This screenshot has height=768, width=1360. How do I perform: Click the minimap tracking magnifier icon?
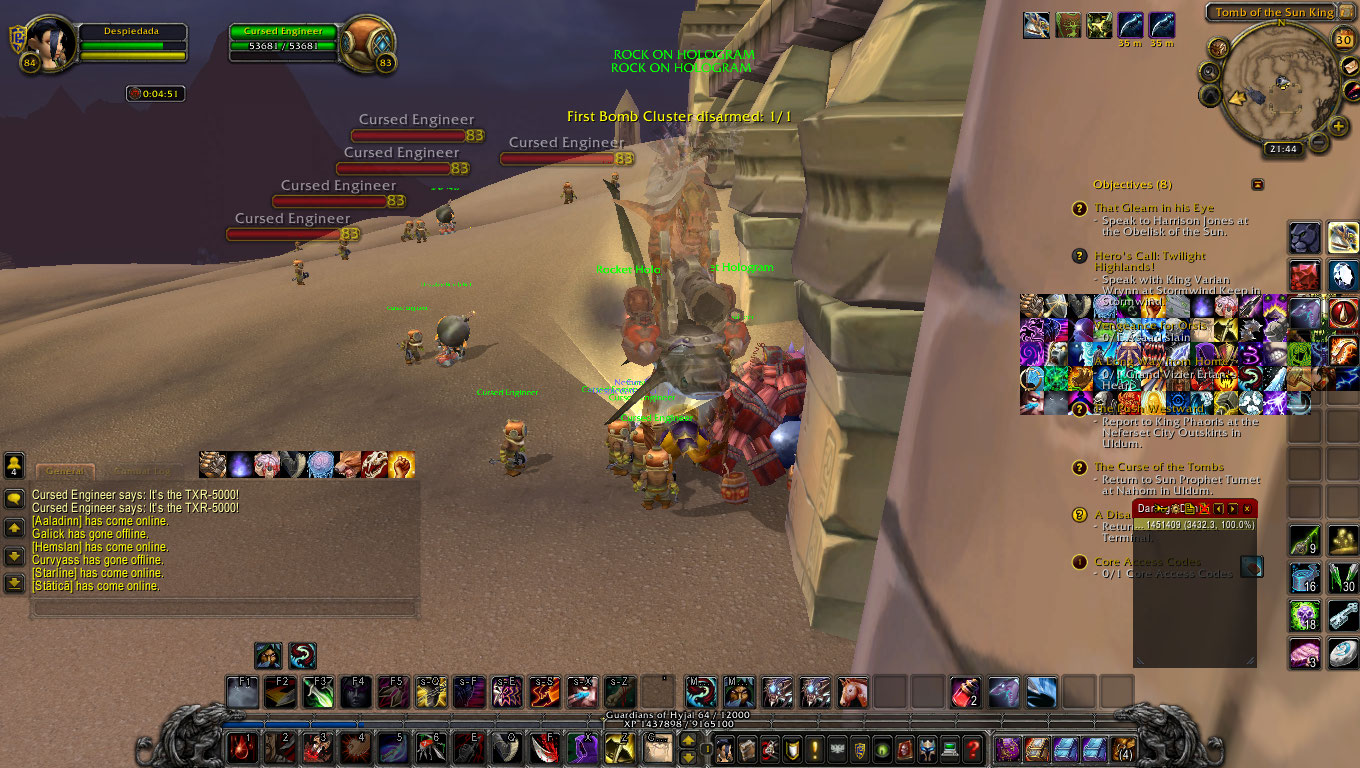[x=1210, y=71]
